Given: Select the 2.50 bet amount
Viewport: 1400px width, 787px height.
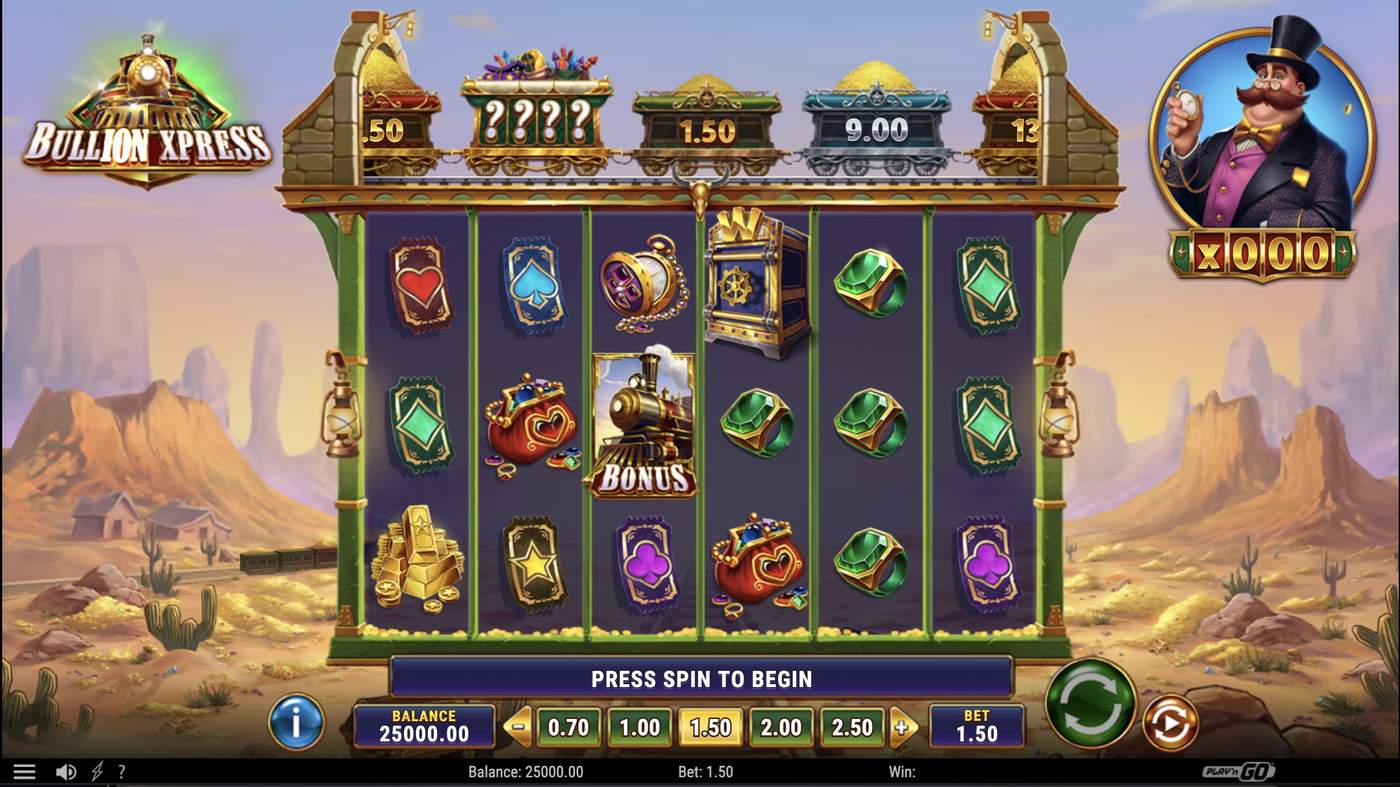Looking at the screenshot, I should pyautogui.click(x=852, y=727).
